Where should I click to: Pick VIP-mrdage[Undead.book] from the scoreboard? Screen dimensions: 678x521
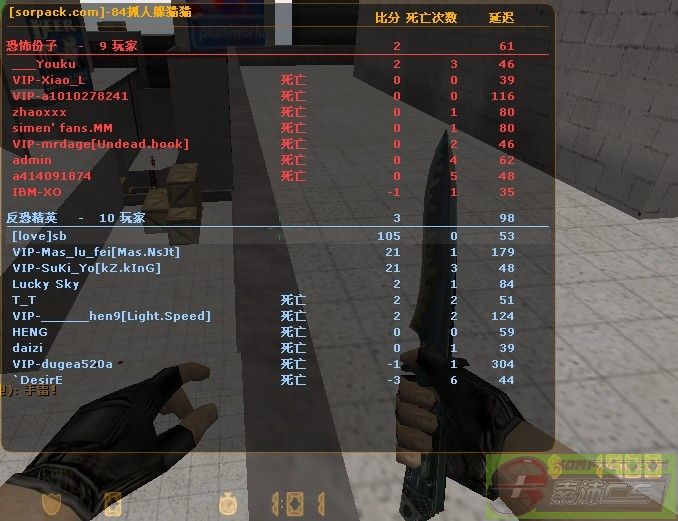(x=100, y=144)
